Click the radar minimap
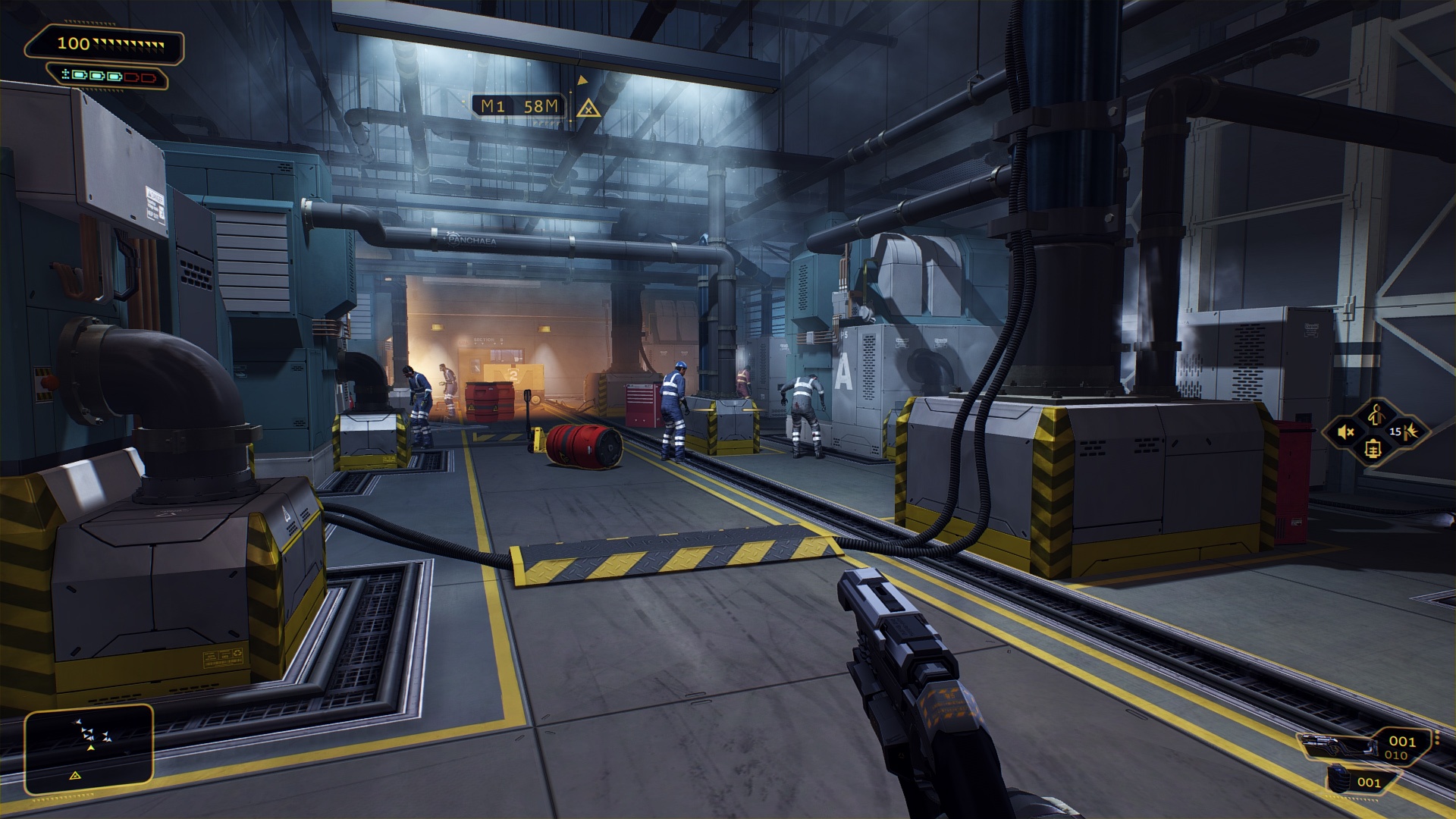 click(x=89, y=749)
